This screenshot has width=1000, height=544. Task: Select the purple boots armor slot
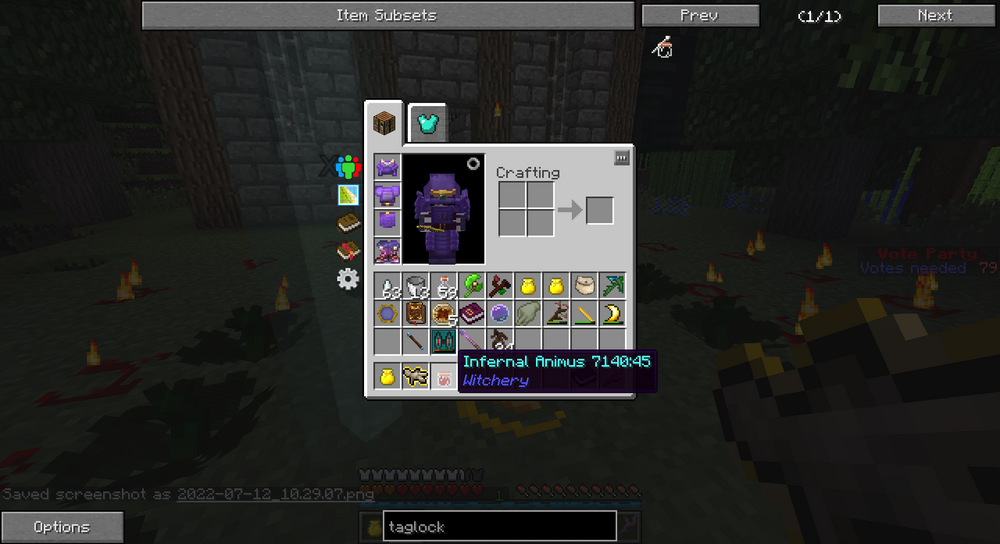387,250
